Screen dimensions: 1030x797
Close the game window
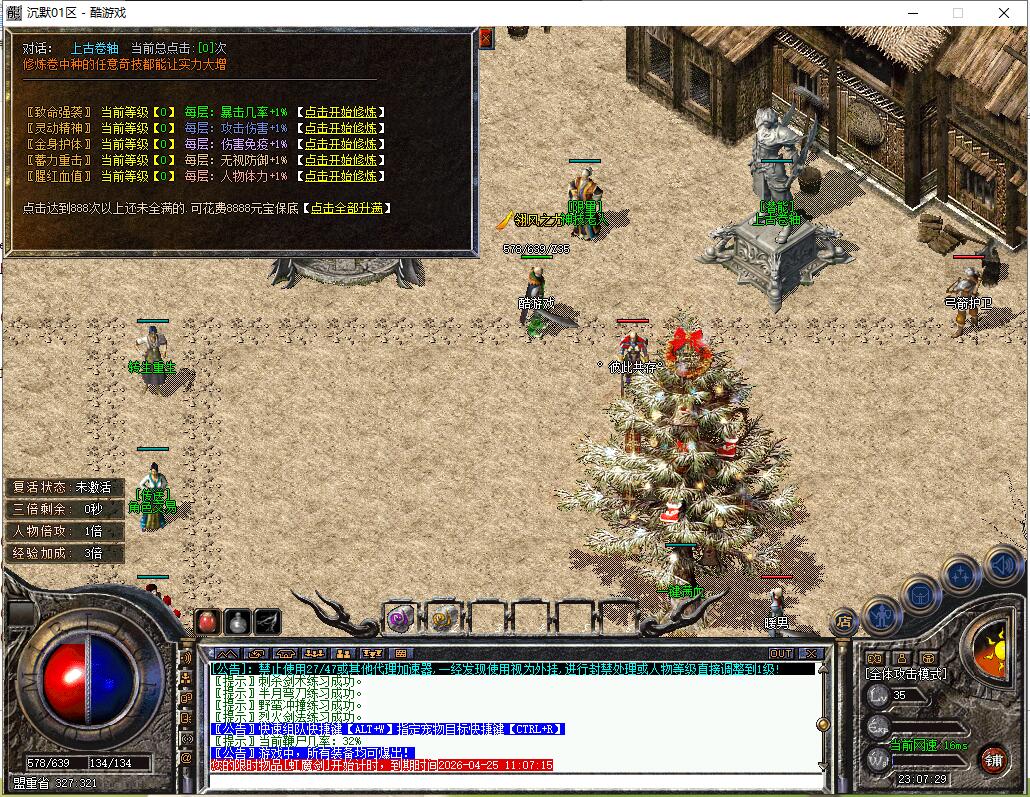click(x=1004, y=13)
